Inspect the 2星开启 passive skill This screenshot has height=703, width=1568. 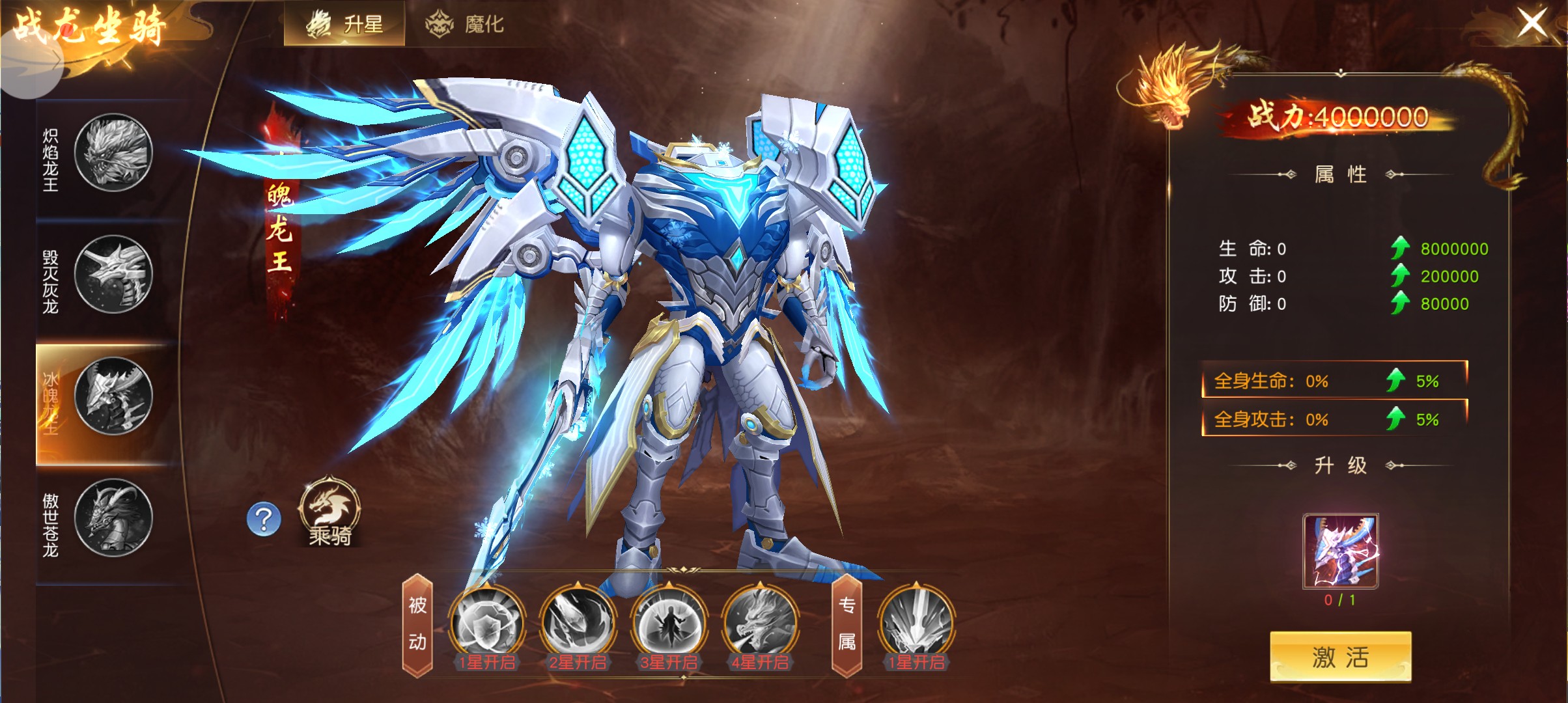578,624
